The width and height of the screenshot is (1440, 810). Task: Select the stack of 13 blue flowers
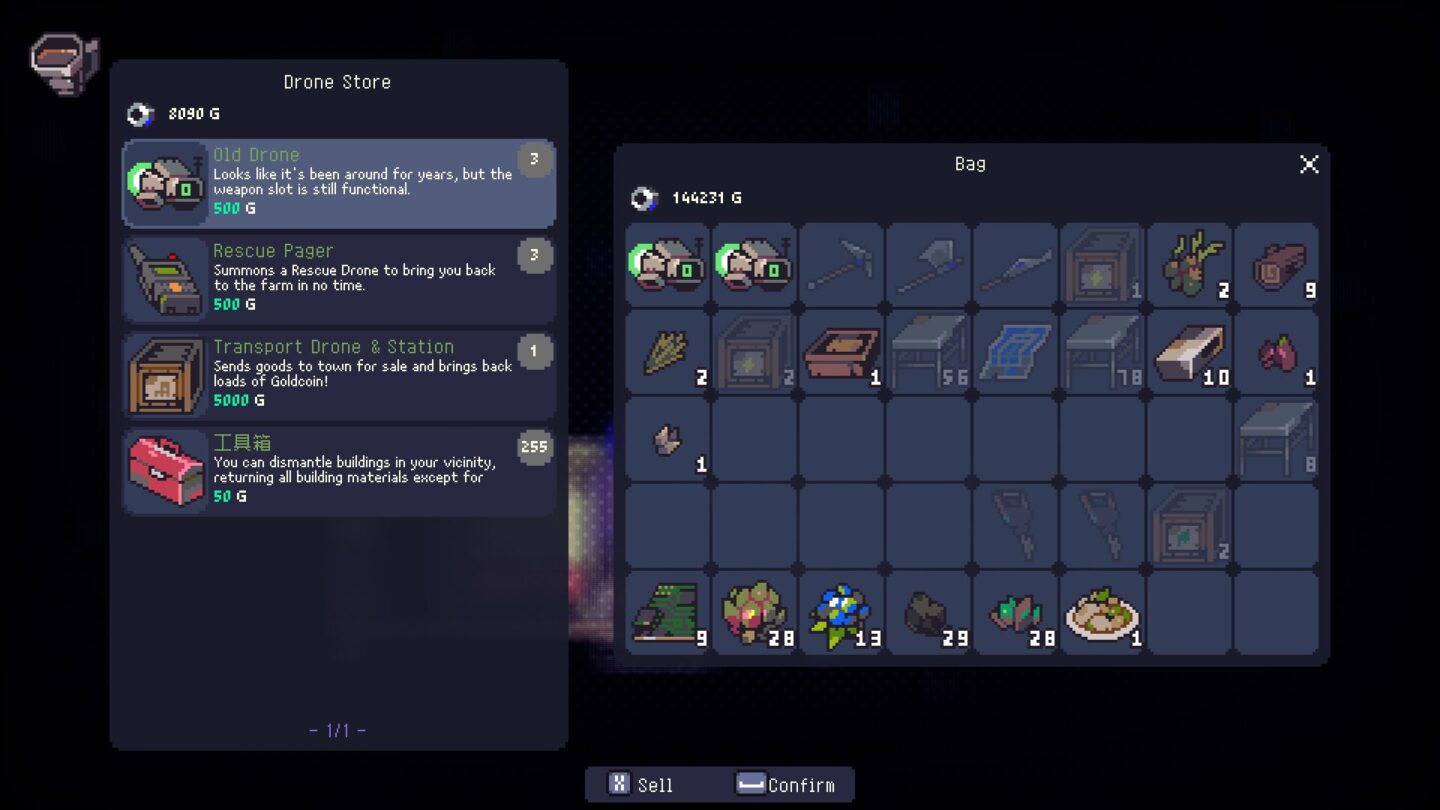pyautogui.click(x=841, y=612)
